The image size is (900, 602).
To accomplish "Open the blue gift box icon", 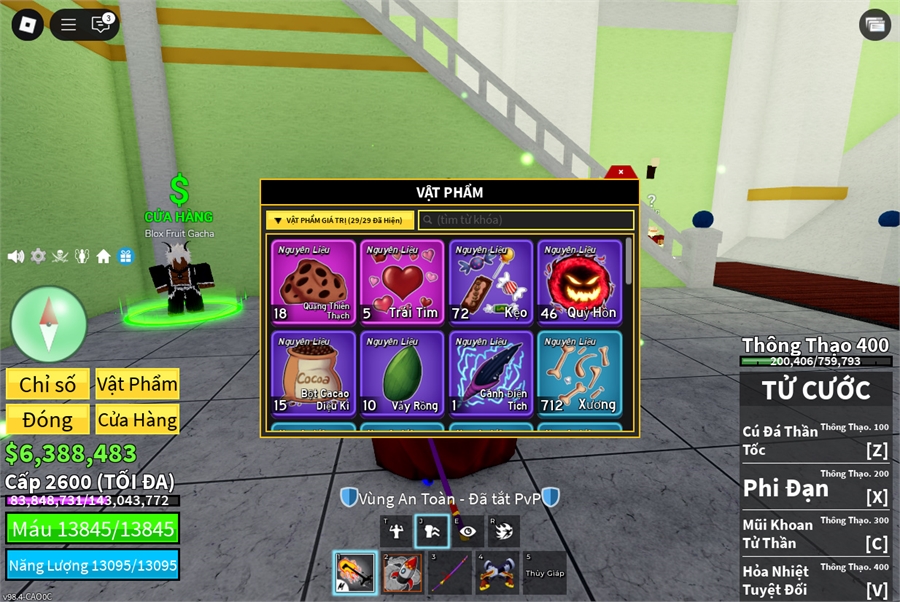I will click(x=125, y=256).
